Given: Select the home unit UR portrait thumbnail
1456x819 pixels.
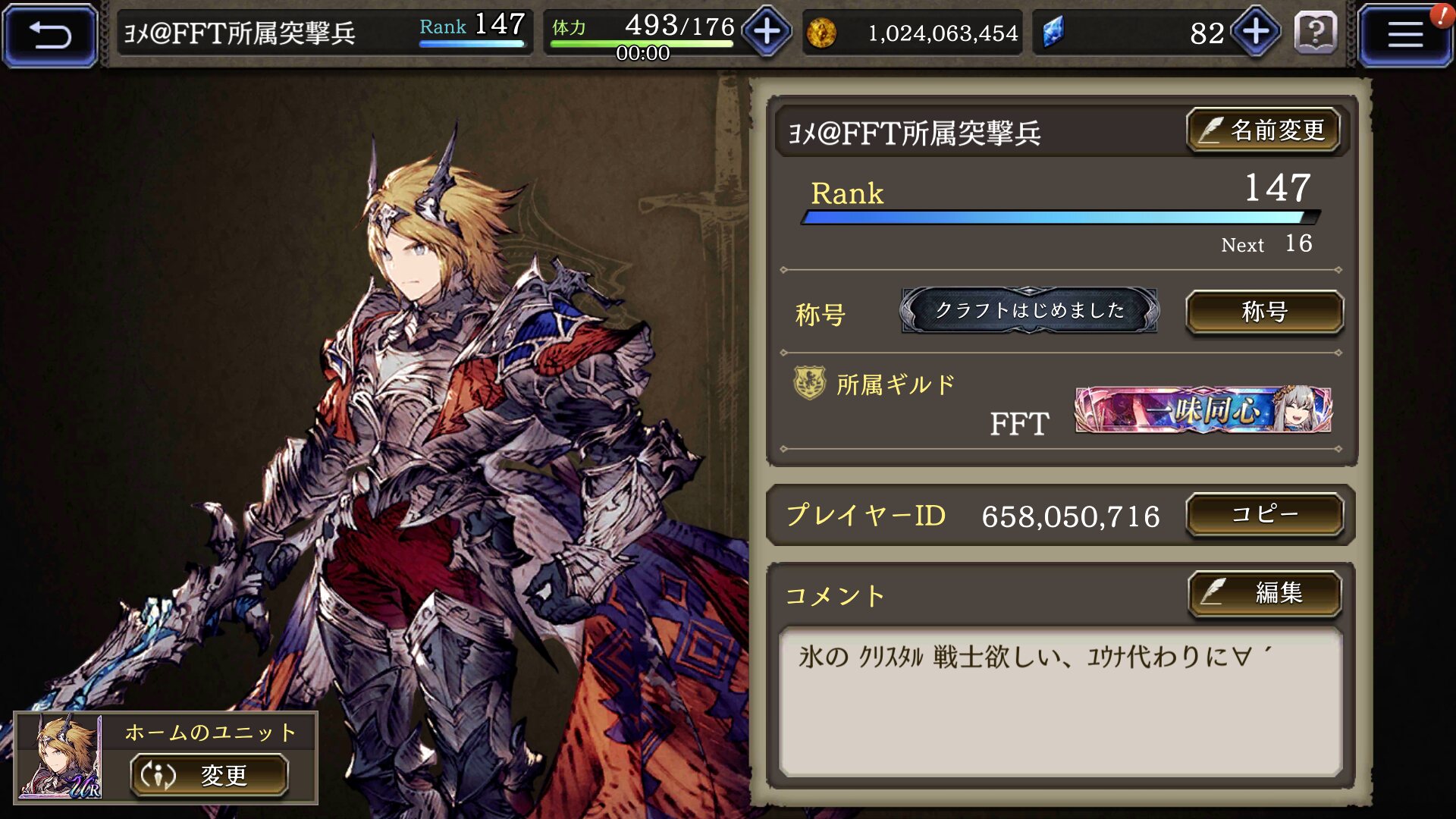Looking at the screenshot, I should tap(61, 757).
